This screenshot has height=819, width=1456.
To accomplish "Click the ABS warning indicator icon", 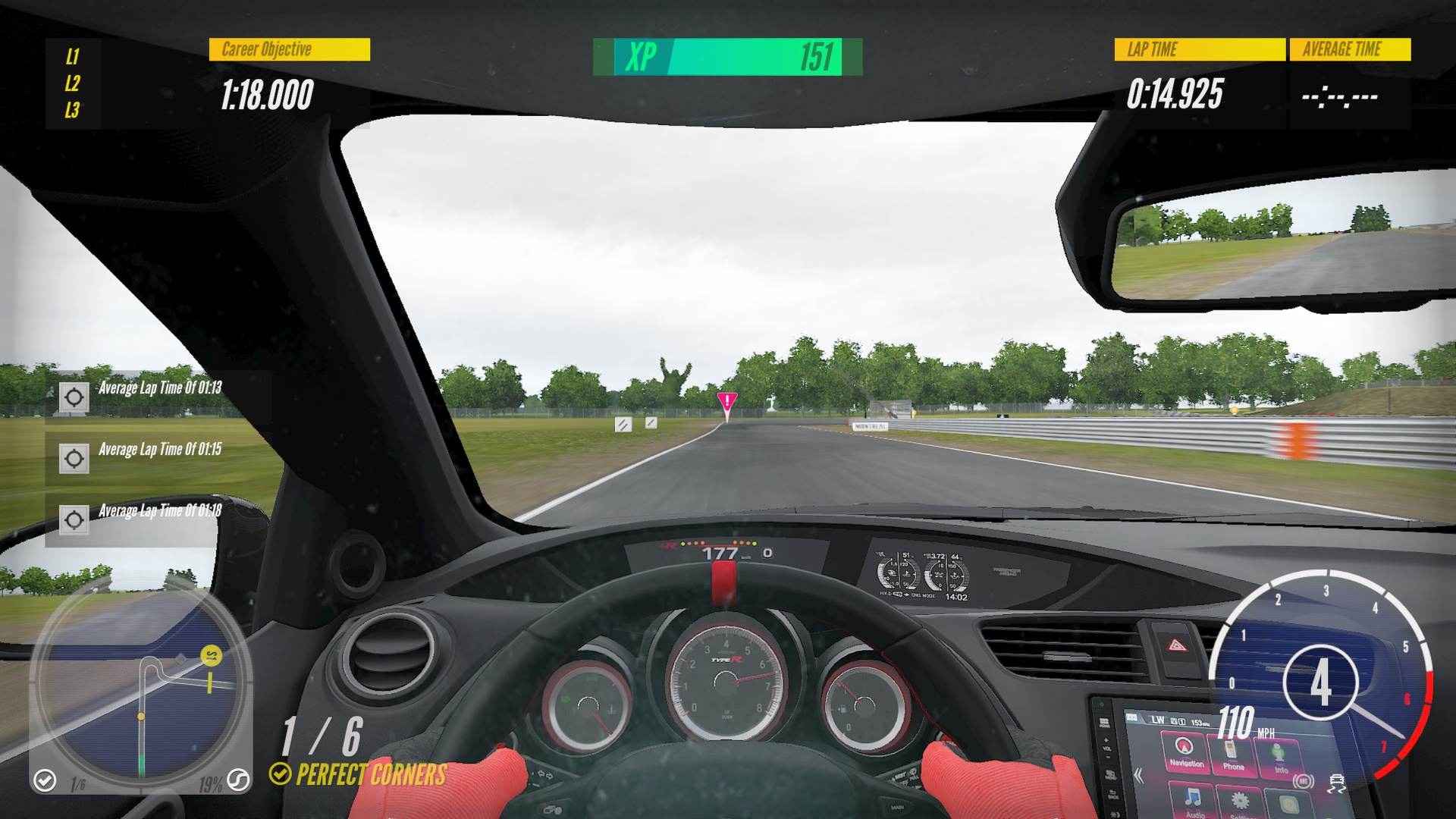I will click(x=1304, y=781).
